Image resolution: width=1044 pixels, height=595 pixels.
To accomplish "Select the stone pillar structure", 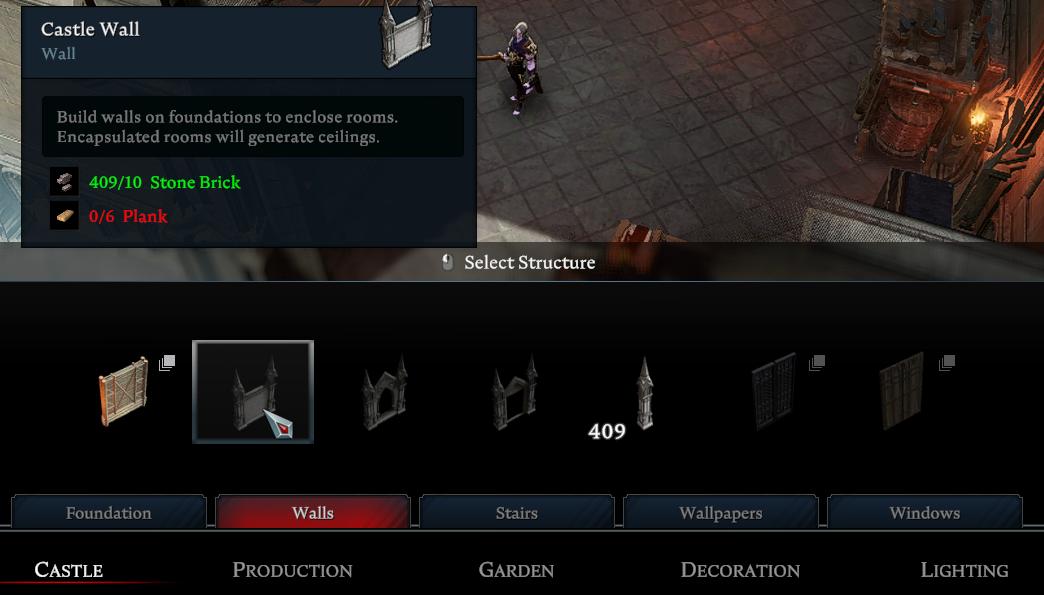I will pos(644,393).
